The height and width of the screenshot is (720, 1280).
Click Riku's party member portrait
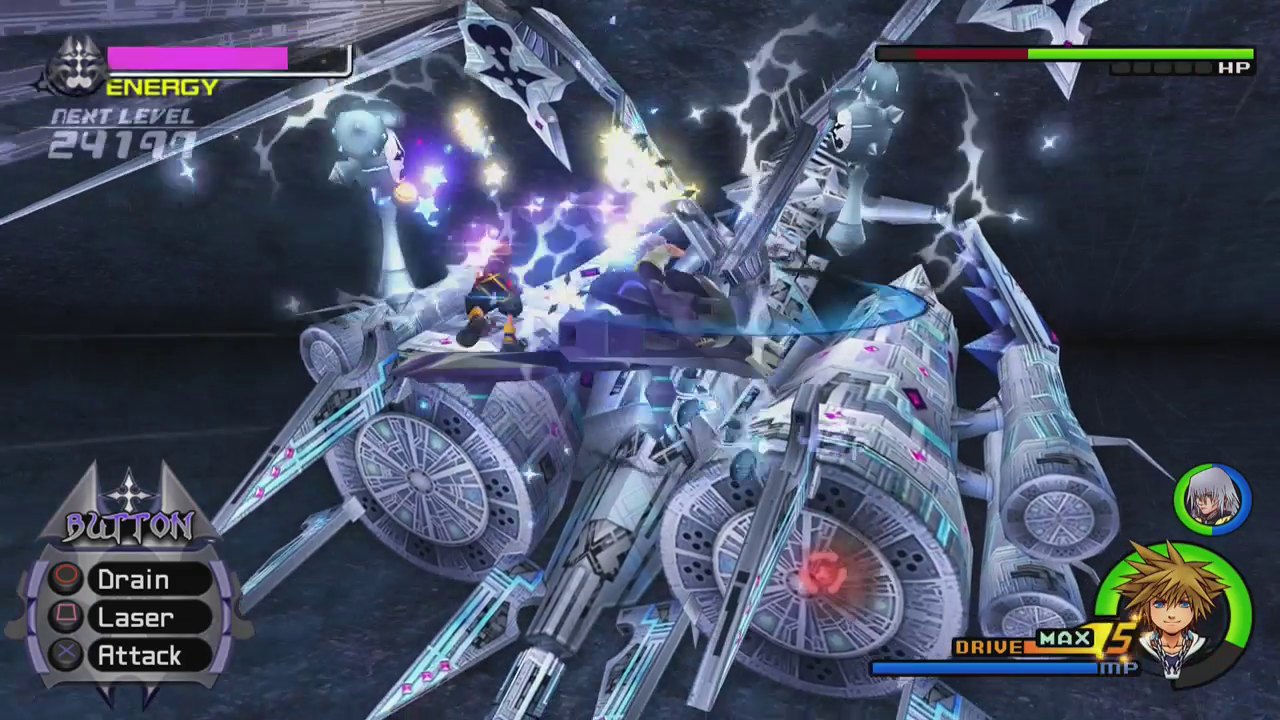[1213, 497]
